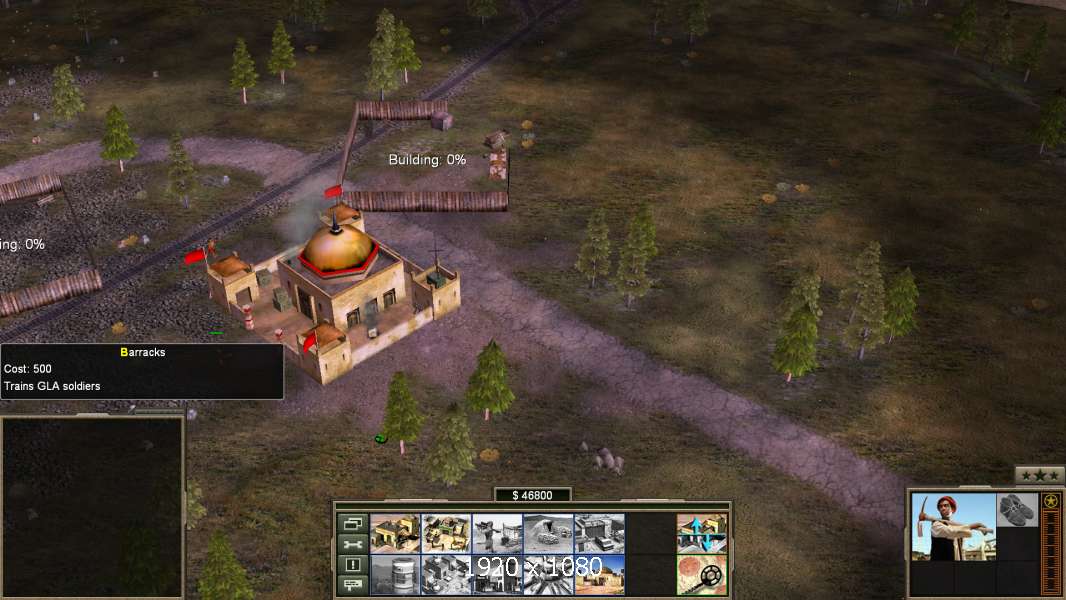1066x600 pixels.
Task: Click the wrench button on command bar
Action: click(352, 544)
